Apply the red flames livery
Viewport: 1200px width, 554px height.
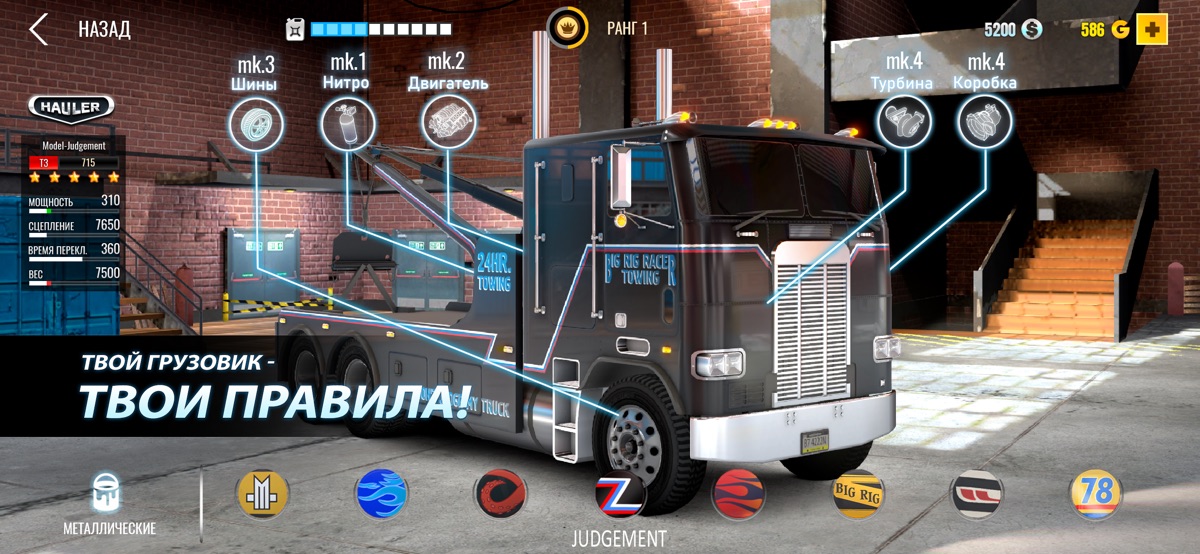pyautogui.click(x=738, y=493)
